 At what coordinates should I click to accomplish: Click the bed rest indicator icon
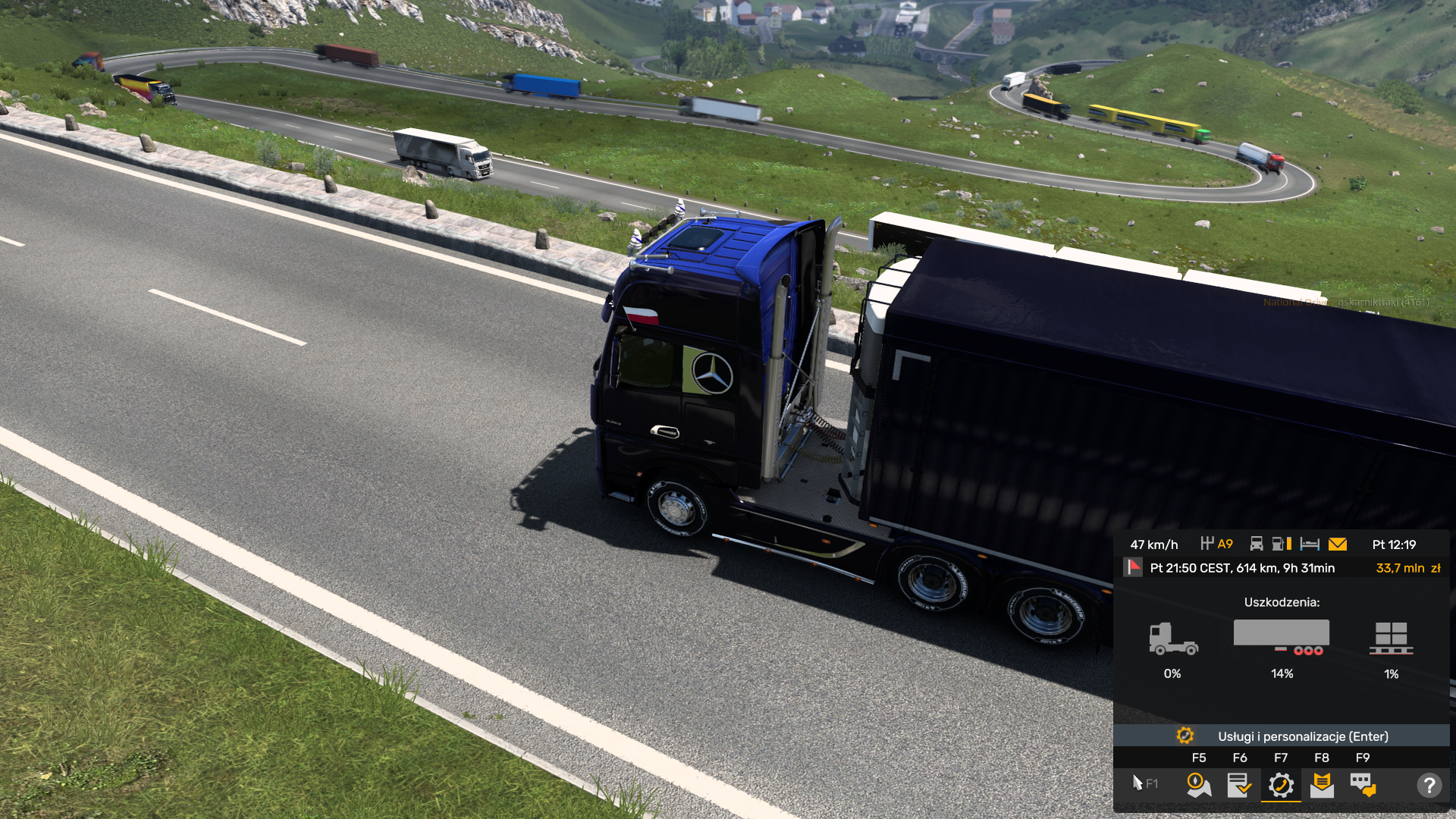coord(1310,544)
